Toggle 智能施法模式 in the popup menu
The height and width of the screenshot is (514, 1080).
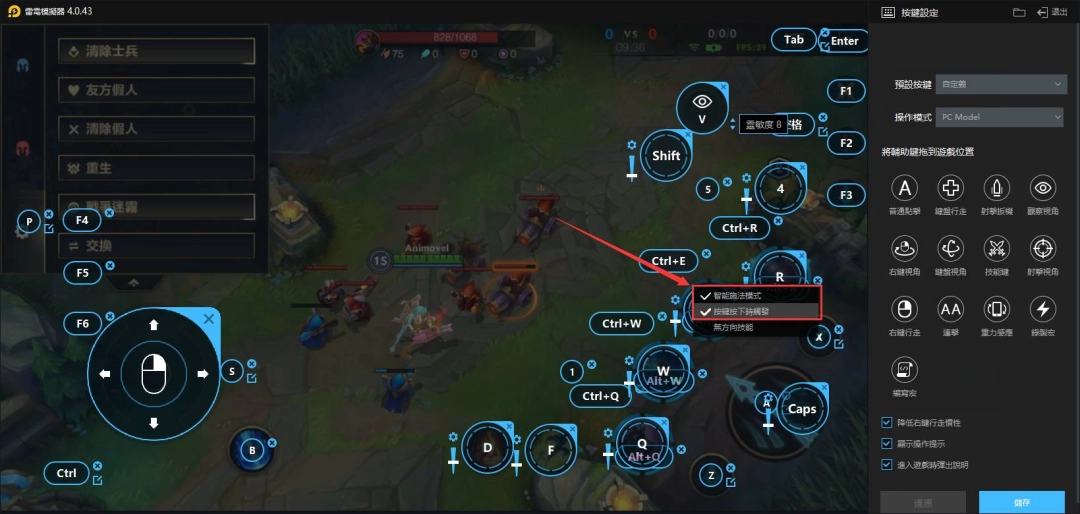[x=738, y=296]
